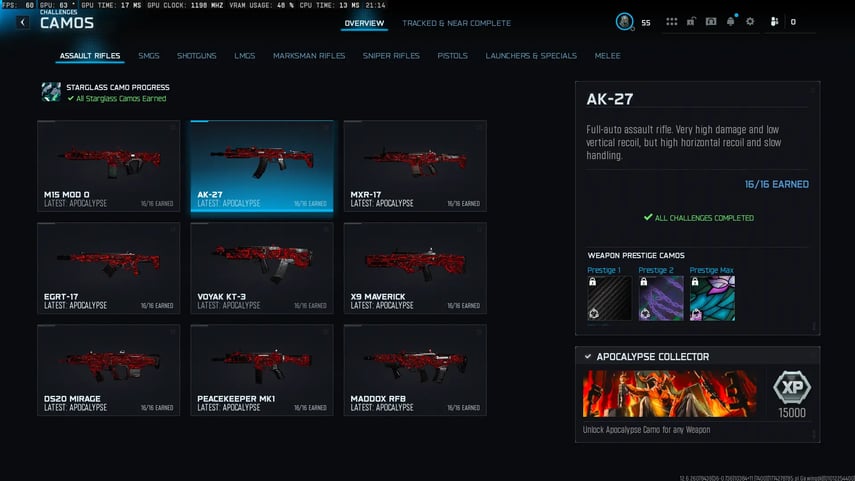
Task: Choose the Launchers & Specials tab
Action: tap(531, 56)
